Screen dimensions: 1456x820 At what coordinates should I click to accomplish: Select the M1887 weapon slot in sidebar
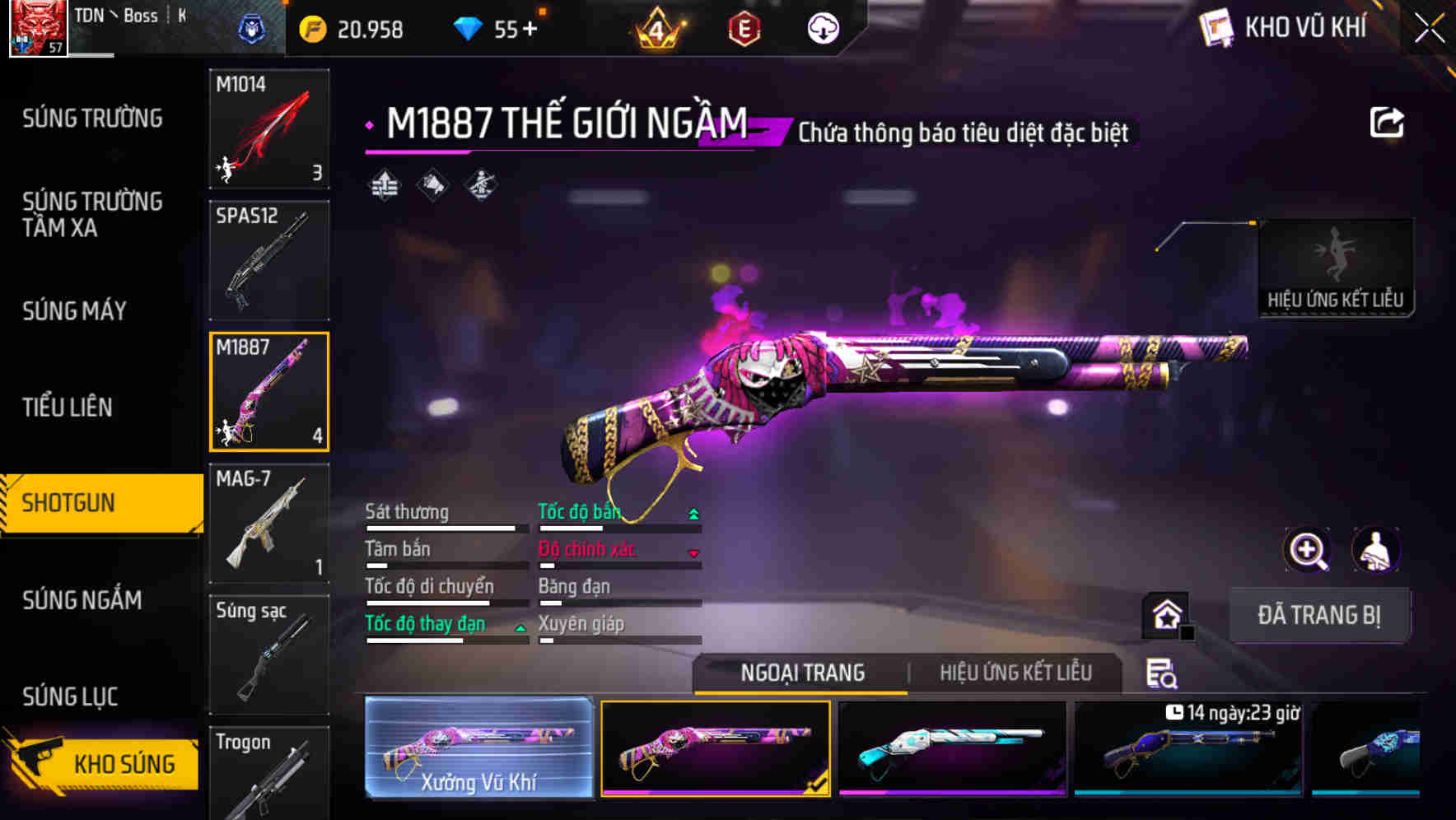(x=268, y=391)
